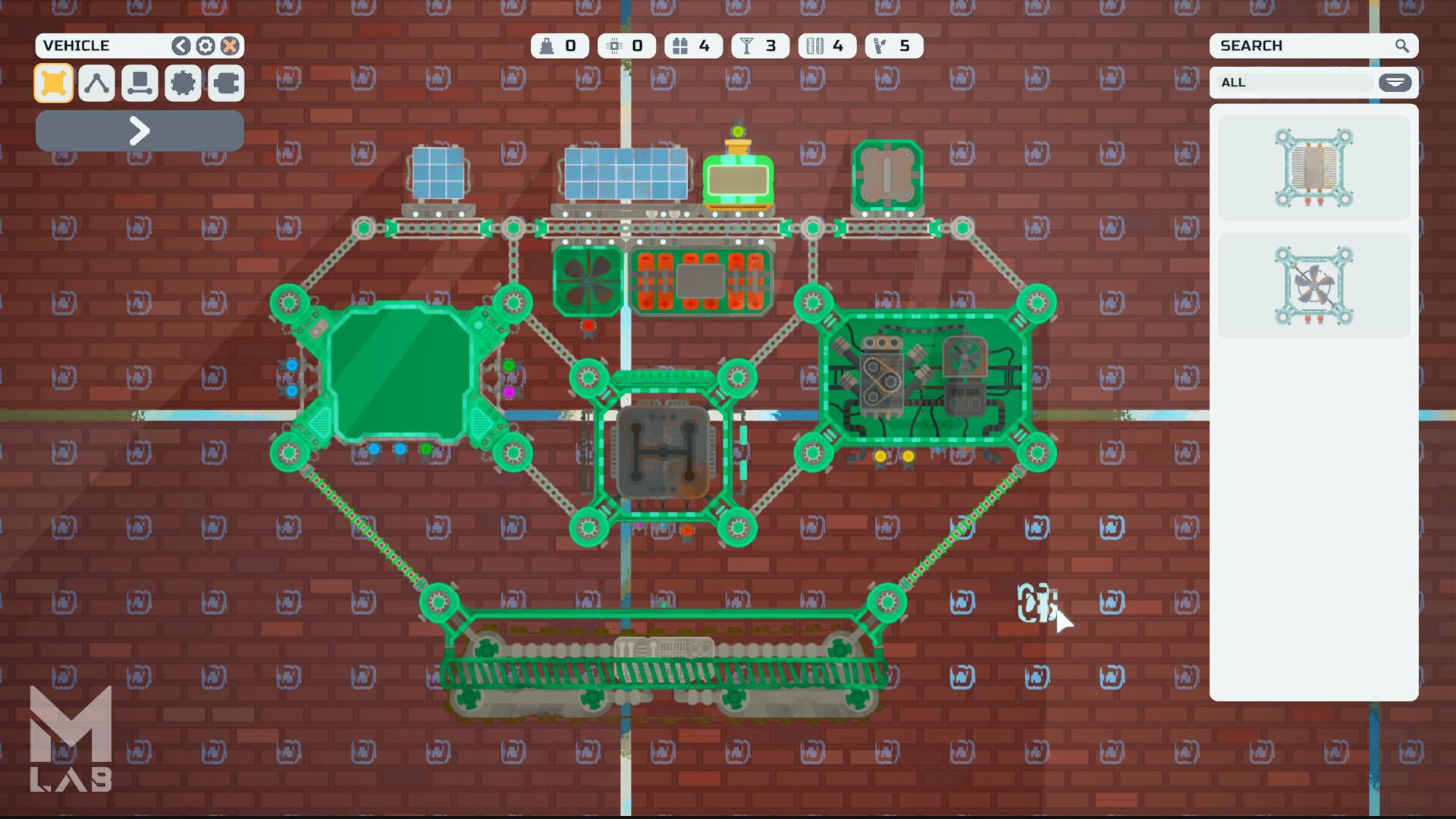1456x819 pixels.
Task: Open the gear wheel tool
Action: point(182,83)
